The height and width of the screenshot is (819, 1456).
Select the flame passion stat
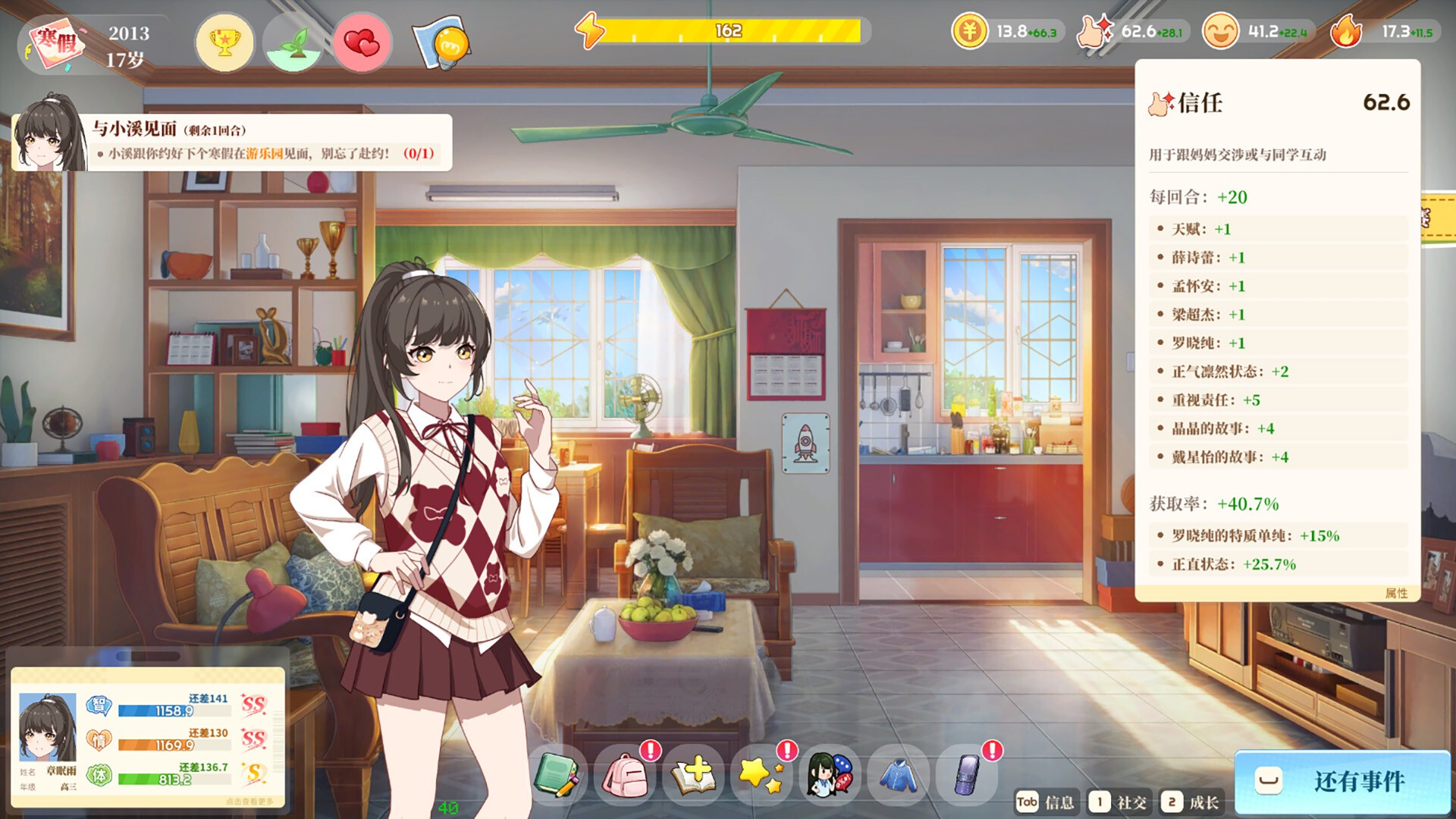(1384, 32)
